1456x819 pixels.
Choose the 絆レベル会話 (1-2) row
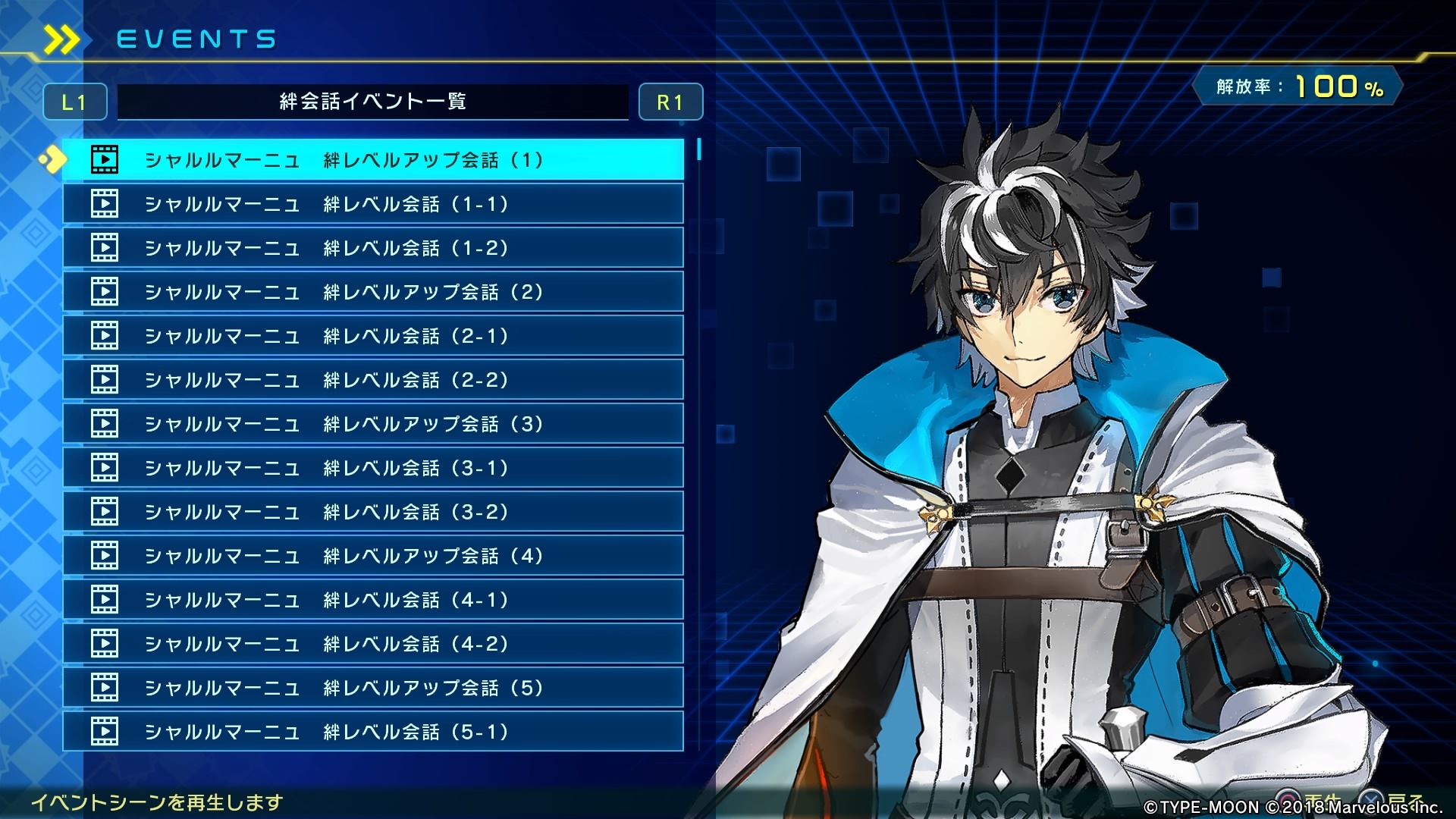[x=372, y=248]
